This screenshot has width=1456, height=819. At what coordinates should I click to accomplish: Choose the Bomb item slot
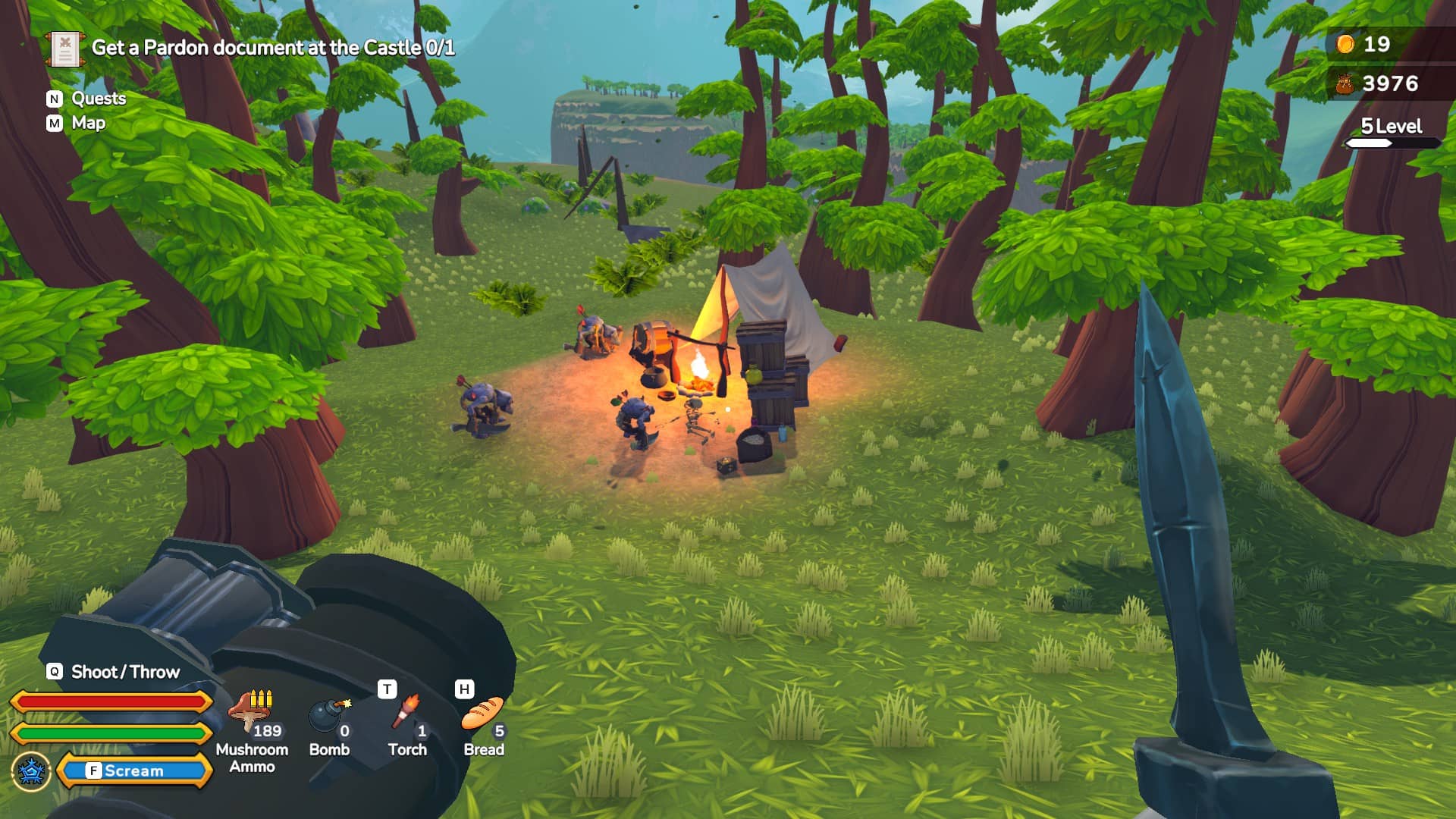[x=329, y=717]
